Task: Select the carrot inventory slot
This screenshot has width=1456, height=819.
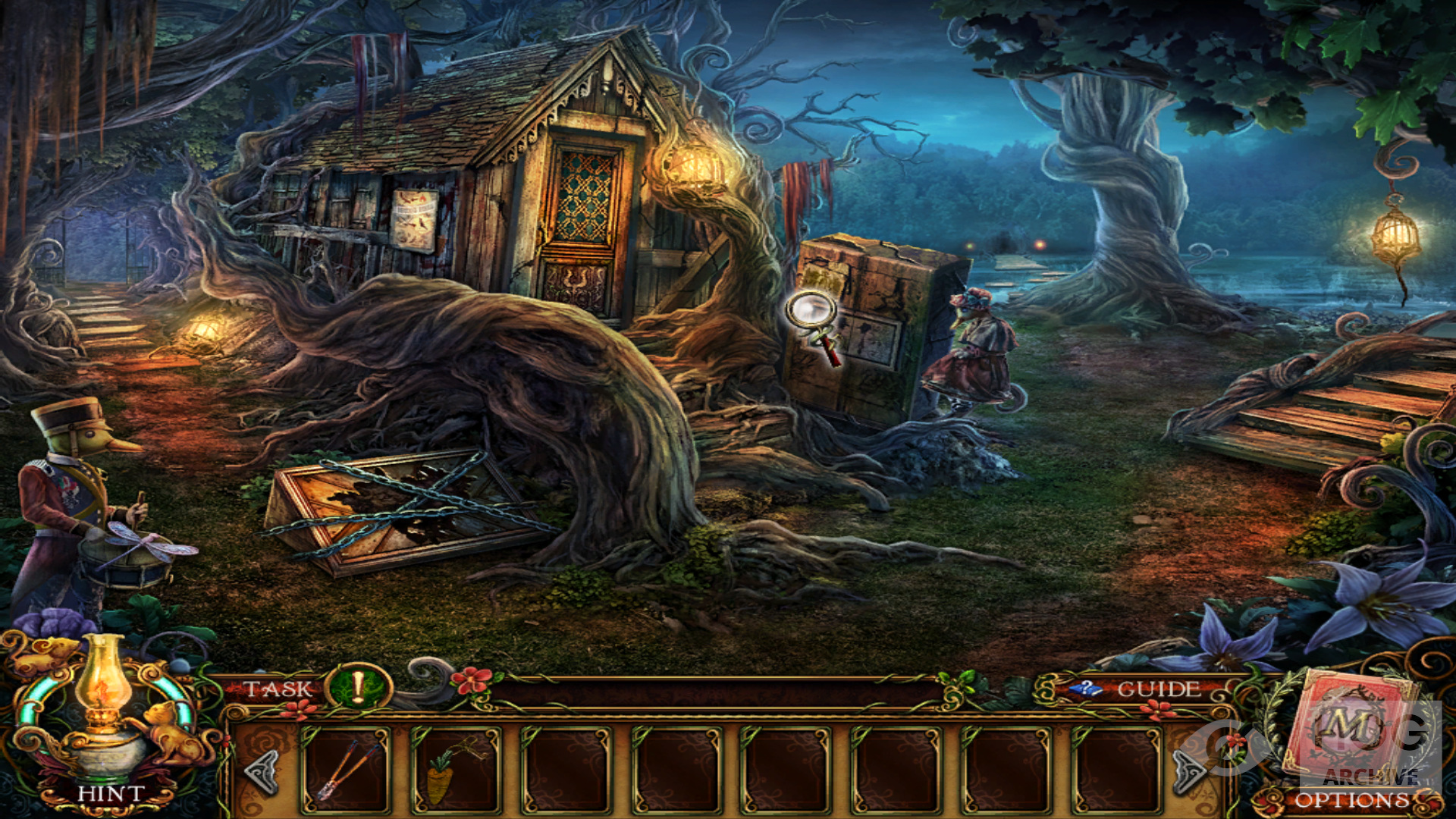Action: (x=457, y=770)
